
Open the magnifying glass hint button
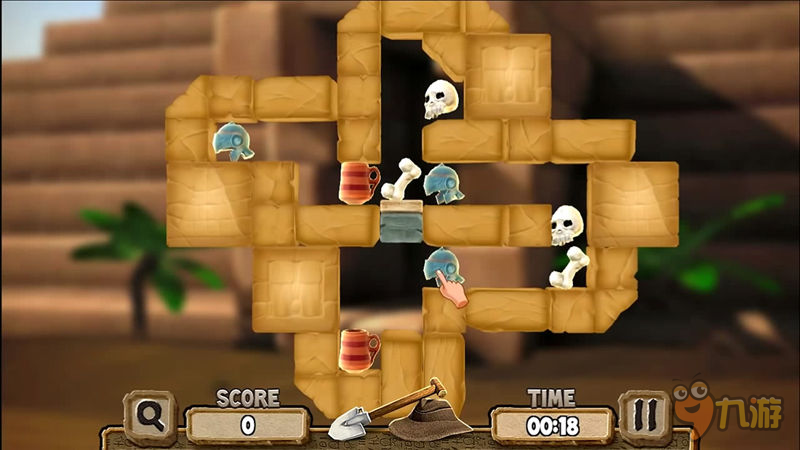click(x=151, y=417)
